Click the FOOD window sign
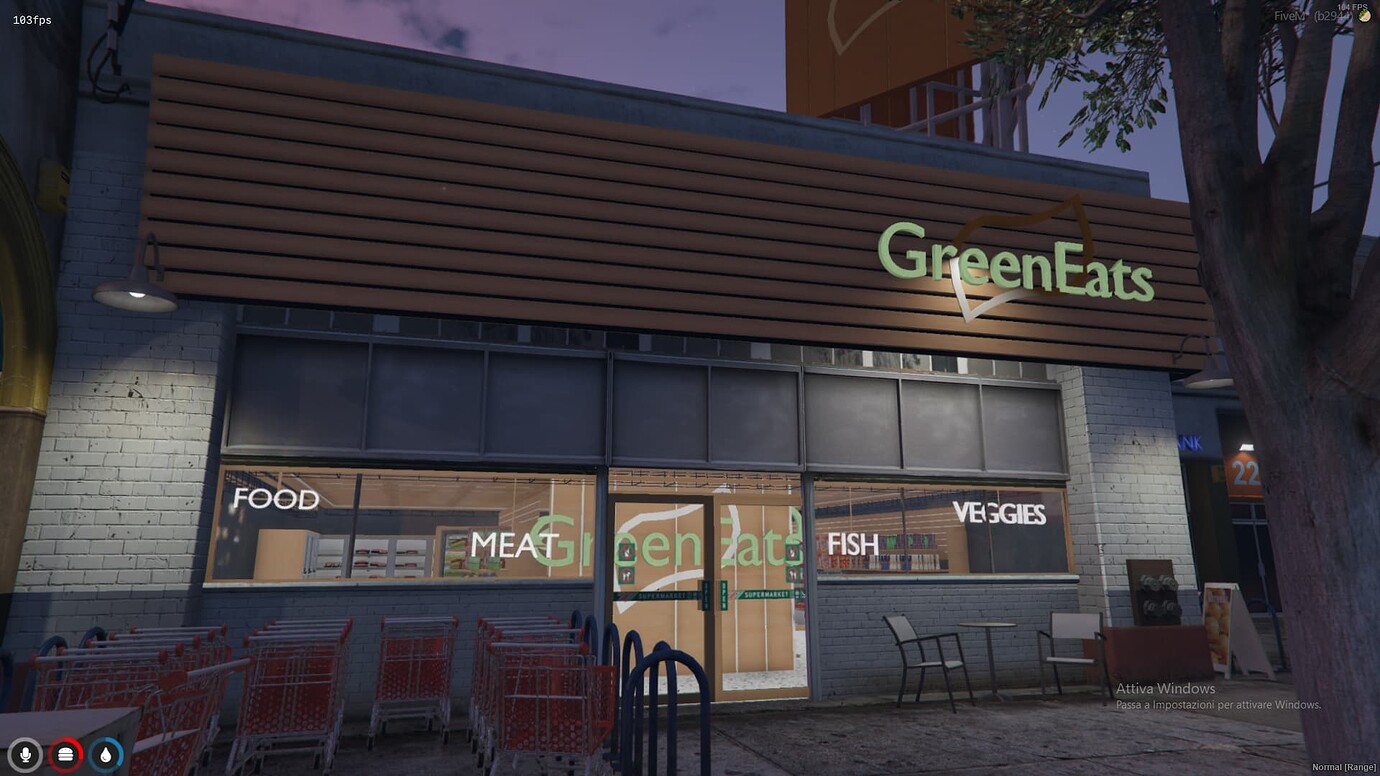This screenshot has height=776, width=1380. point(276,499)
